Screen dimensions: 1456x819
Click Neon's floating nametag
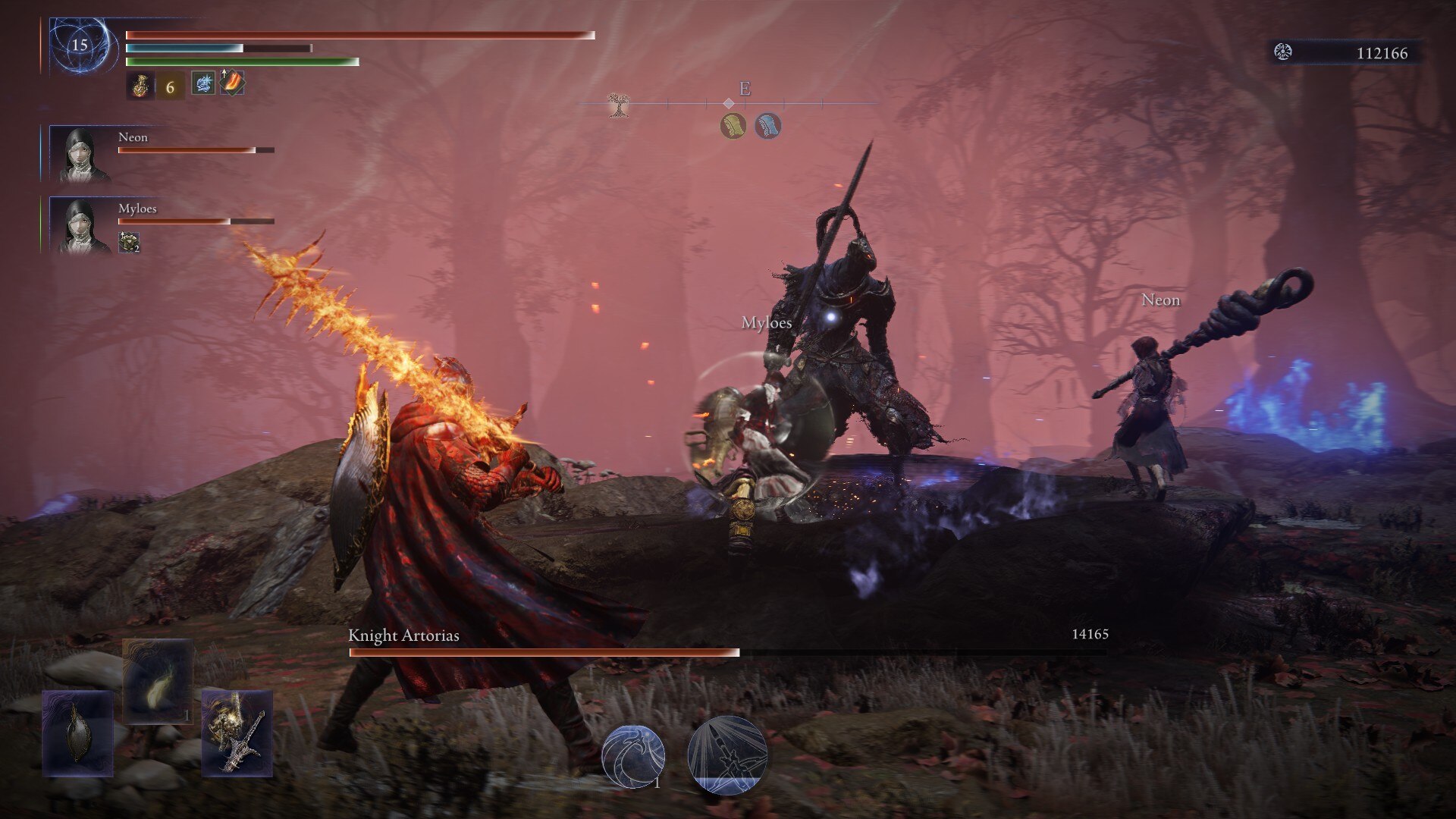(x=1160, y=300)
